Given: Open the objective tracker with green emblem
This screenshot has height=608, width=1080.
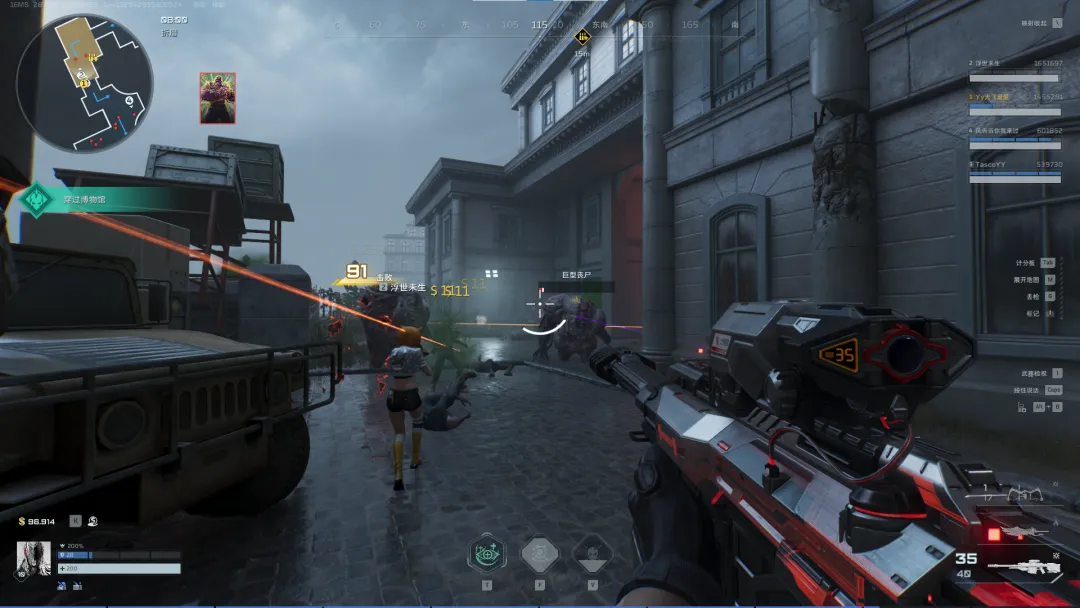Looking at the screenshot, I should 34,199.
